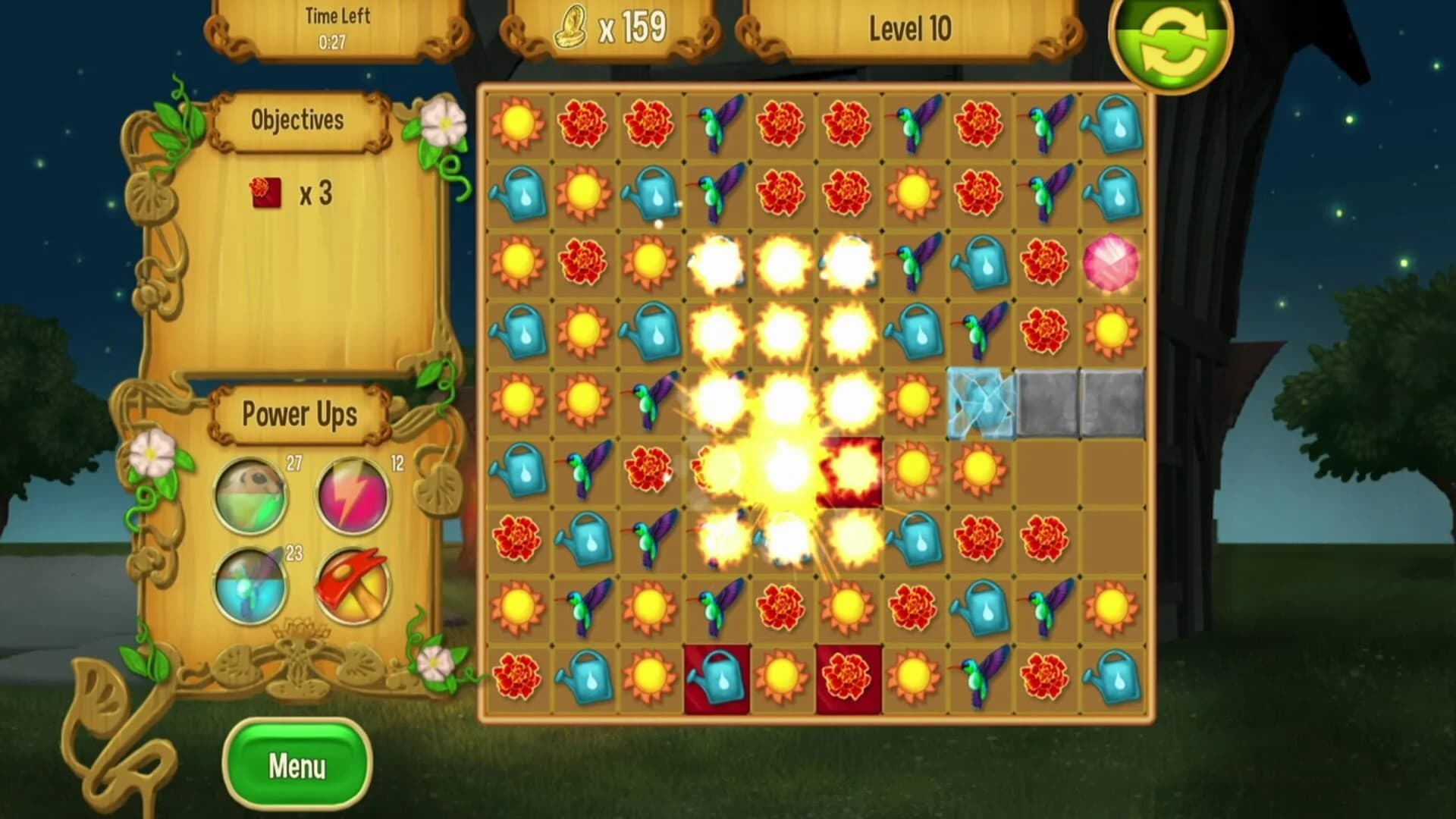This screenshot has width=1456, height=819.
Task: Click the Time Left timer showing 0:27
Action: 334,23
